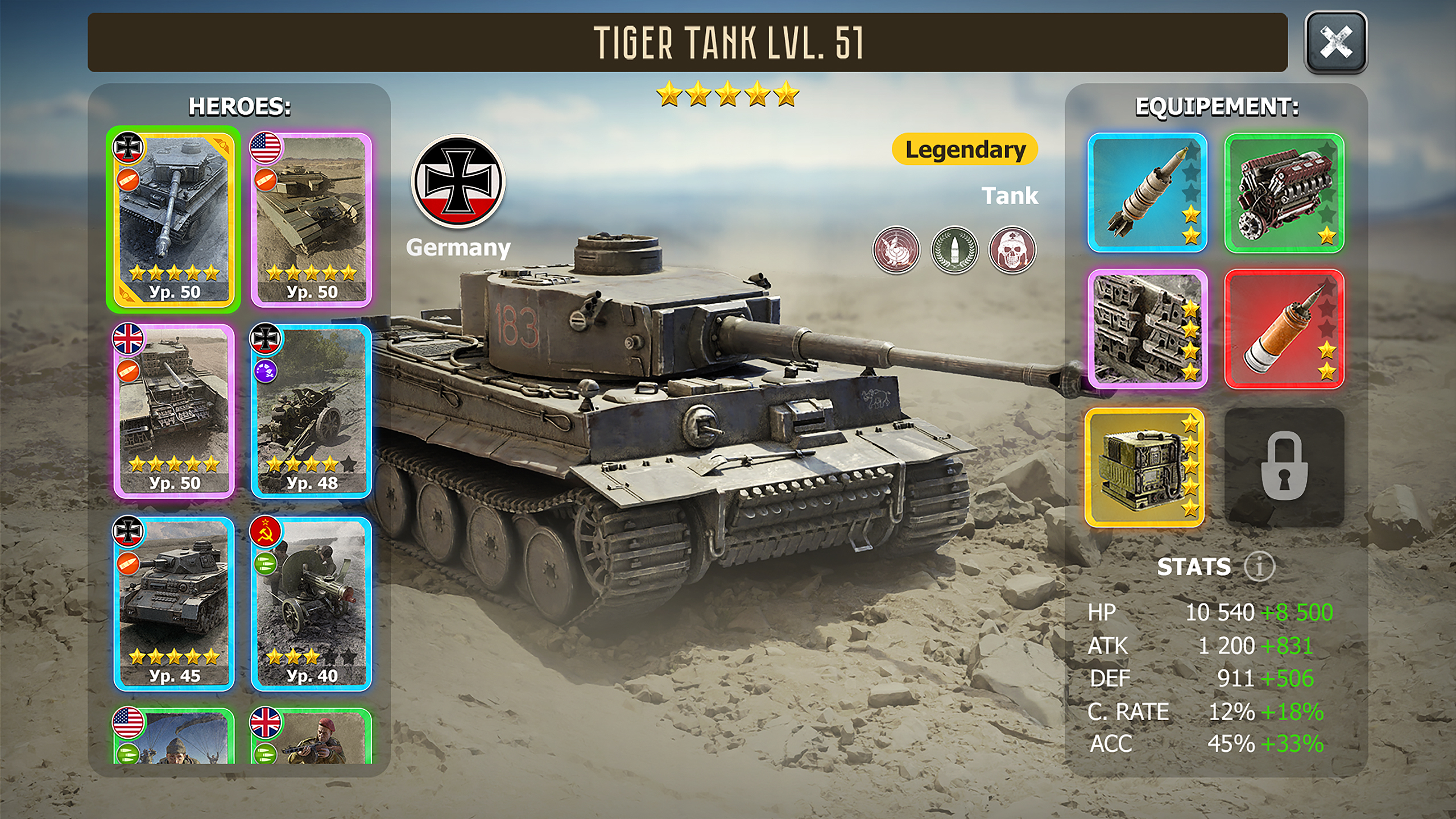Show stats info via the i icon
Screen dimensions: 1456x819
point(1259,566)
